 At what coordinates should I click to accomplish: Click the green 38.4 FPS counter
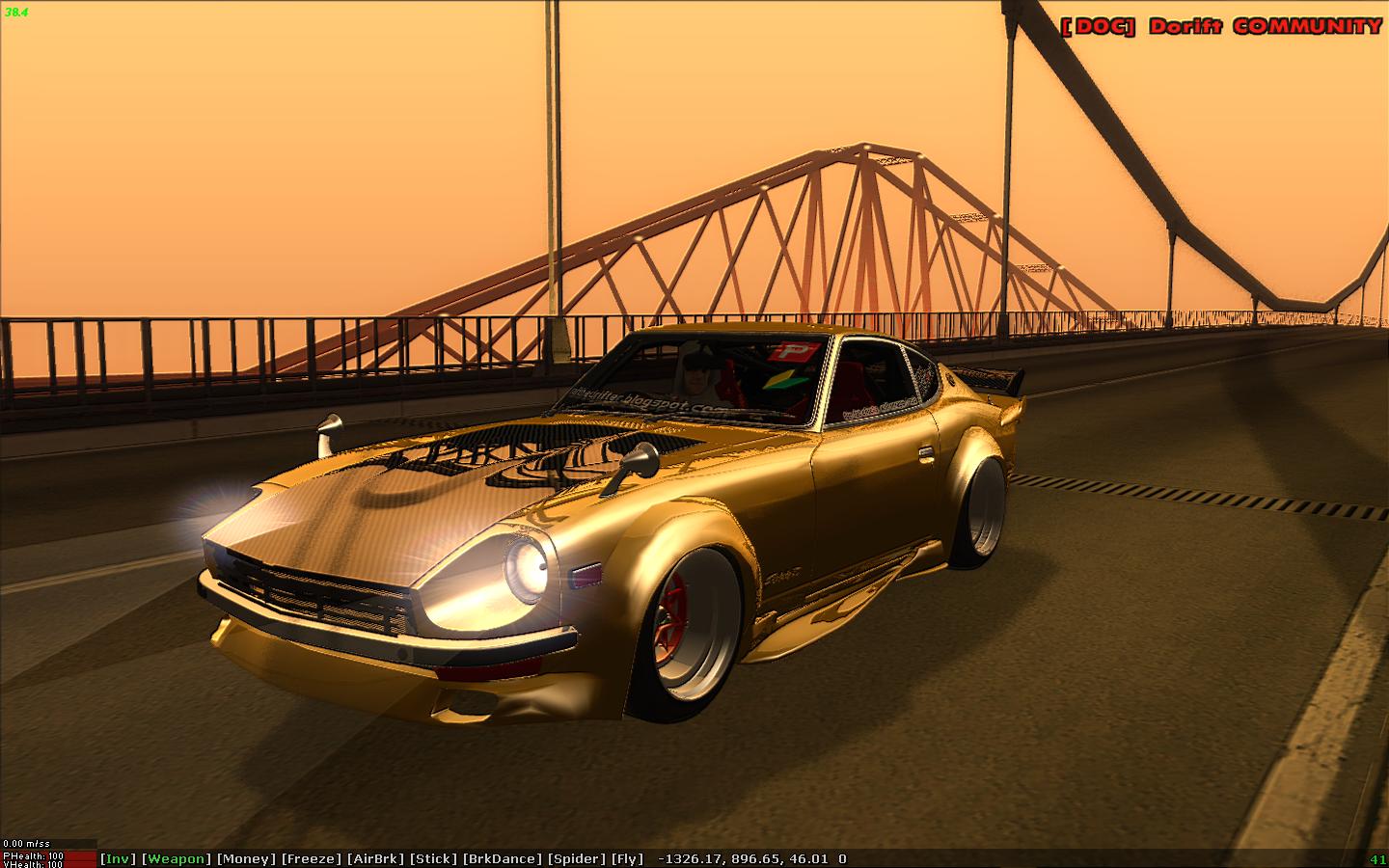click(15, 14)
